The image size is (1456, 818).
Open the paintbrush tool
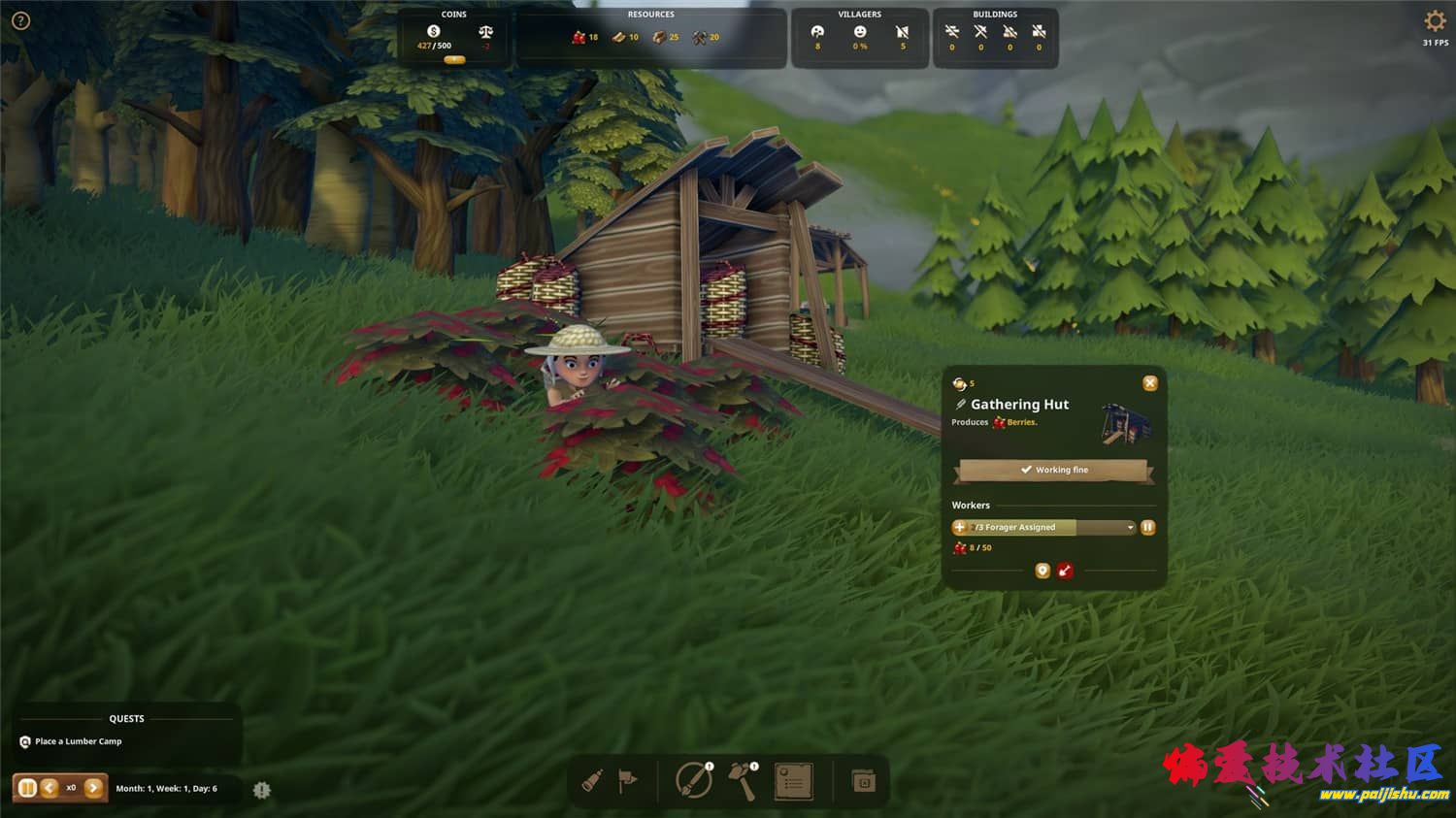pyautogui.click(x=693, y=780)
